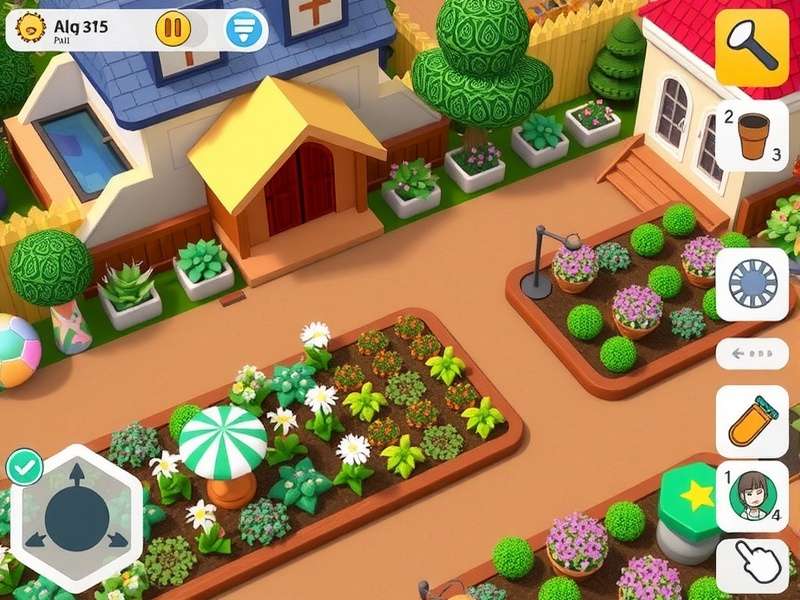Click the green checkmark confirm button

(x=23, y=467)
